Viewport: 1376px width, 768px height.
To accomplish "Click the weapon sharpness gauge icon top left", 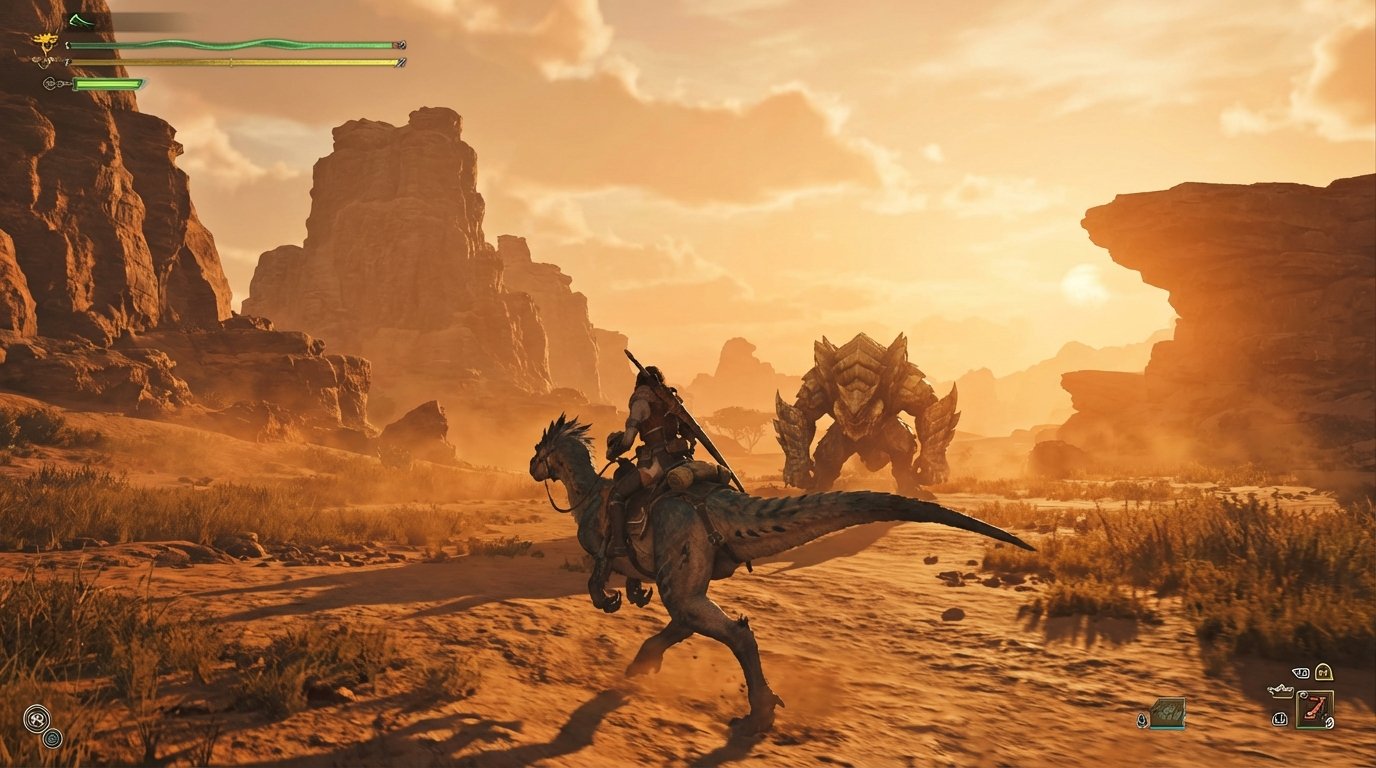I will (x=82, y=20).
